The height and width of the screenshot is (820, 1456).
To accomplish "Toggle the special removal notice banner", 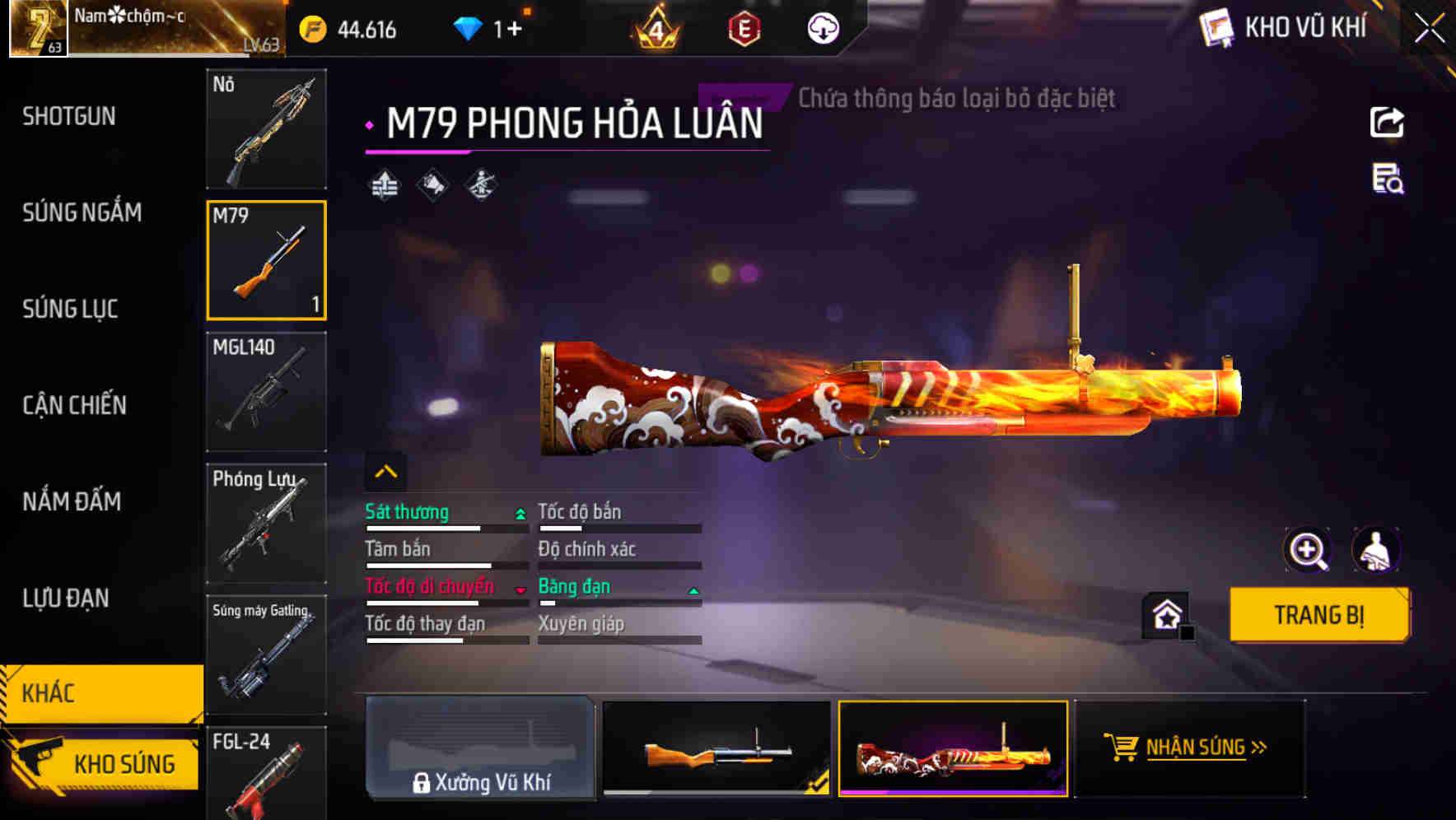I will click(954, 99).
